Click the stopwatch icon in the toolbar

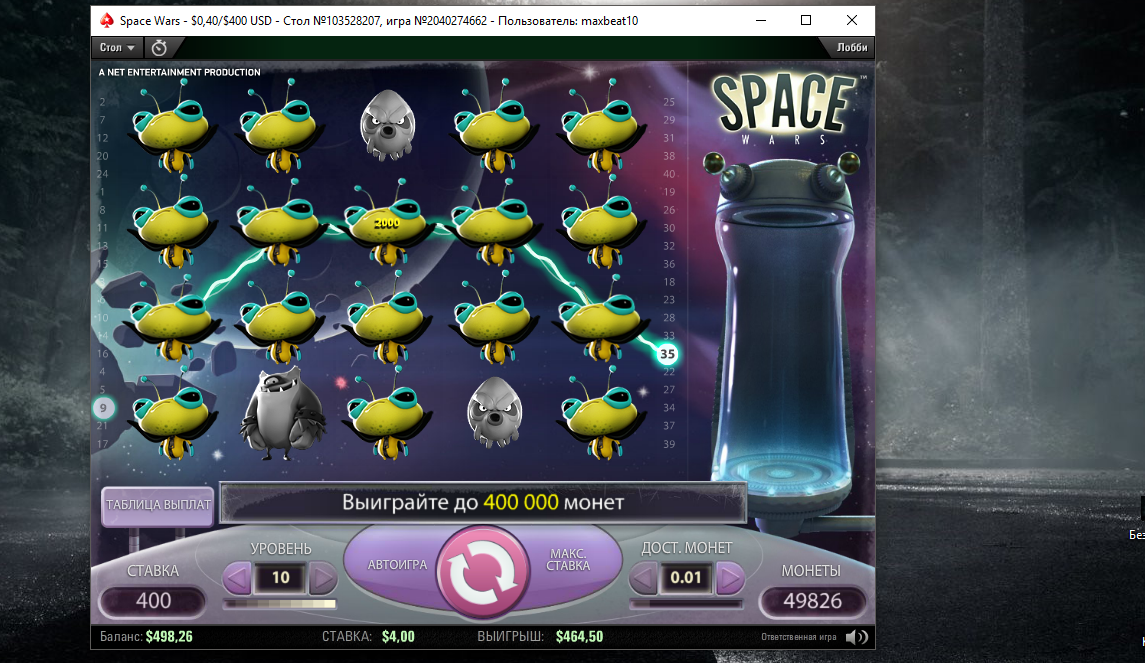click(159, 47)
